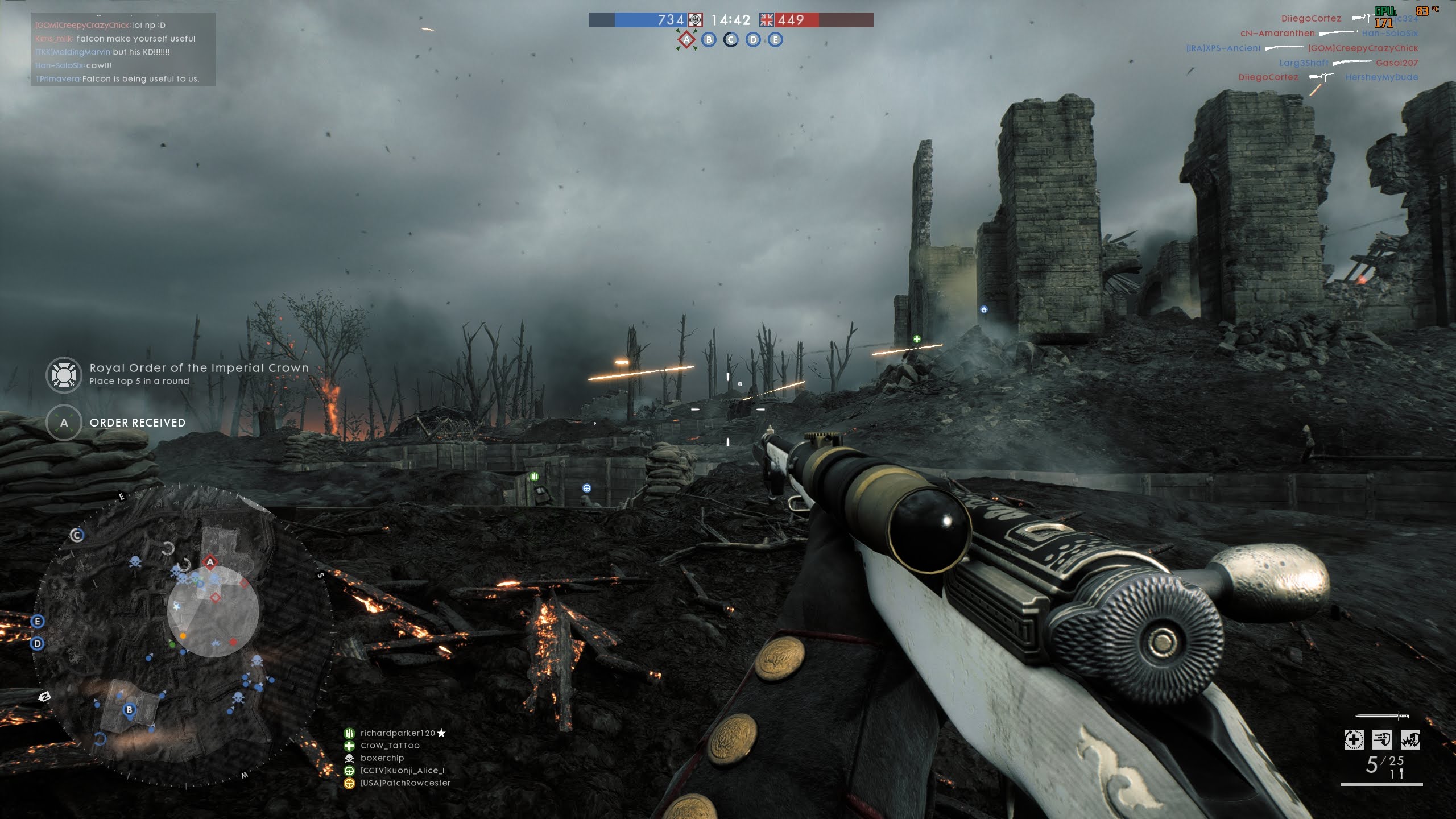Image resolution: width=1456 pixels, height=819 pixels.
Task: Select objective flag A in the top bar
Action: pos(686,40)
